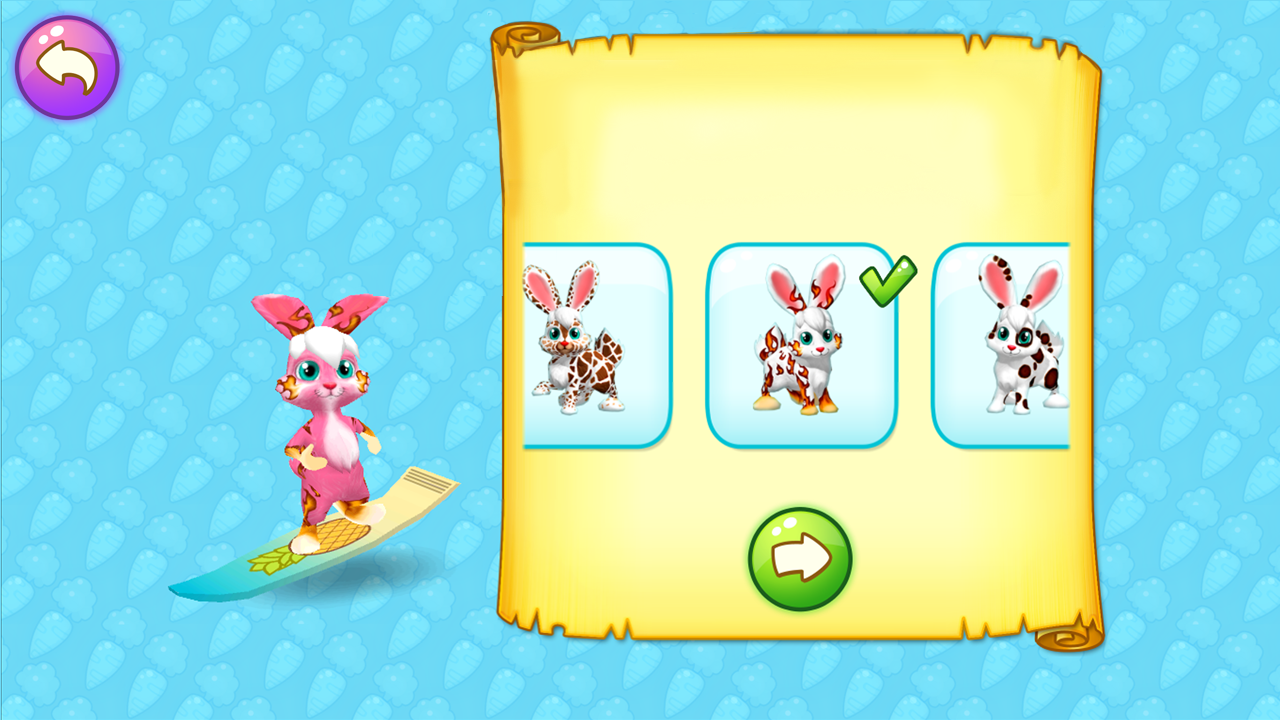Confirm choice with the arrow button
Image resolution: width=1280 pixels, height=720 pixels.
tap(800, 557)
